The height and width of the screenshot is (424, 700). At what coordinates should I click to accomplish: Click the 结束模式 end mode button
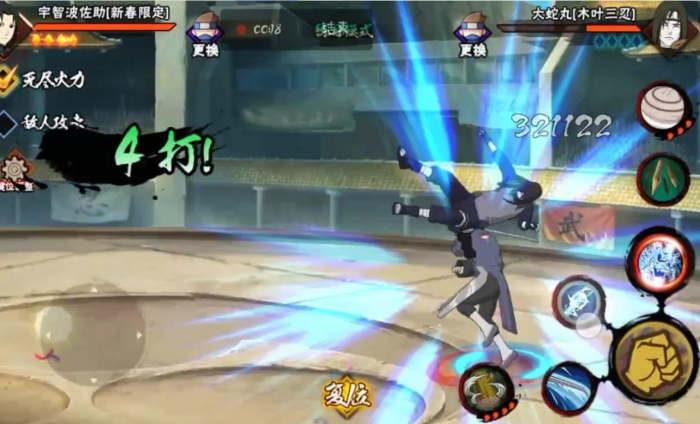343,29
